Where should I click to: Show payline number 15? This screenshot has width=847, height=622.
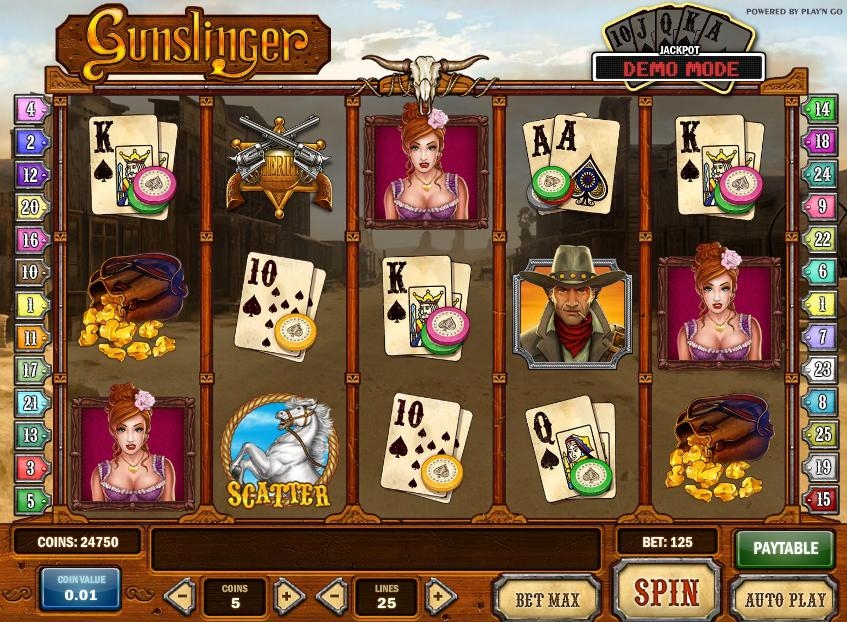[821, 498]
